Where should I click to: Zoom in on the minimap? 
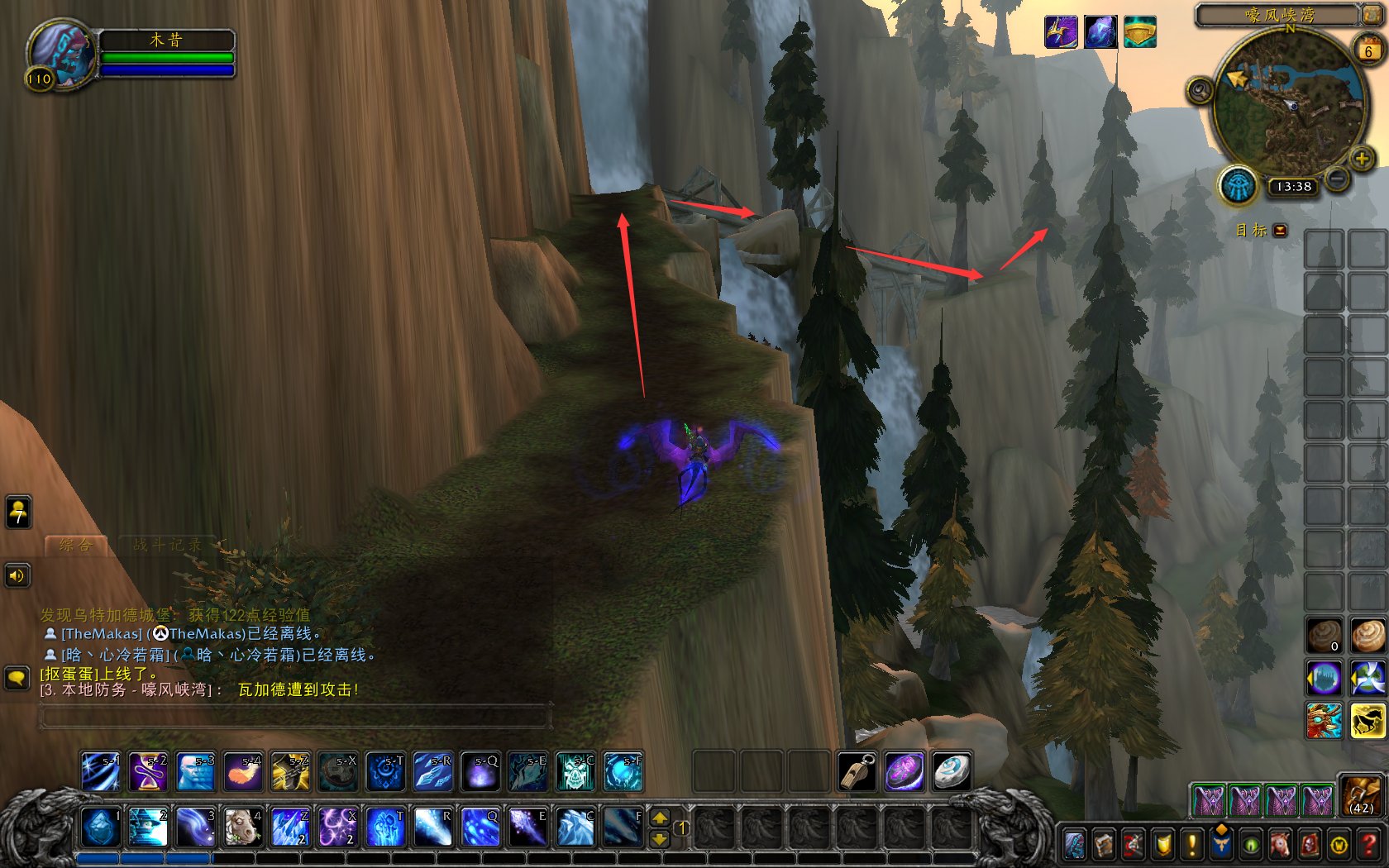click(1362, 158)
